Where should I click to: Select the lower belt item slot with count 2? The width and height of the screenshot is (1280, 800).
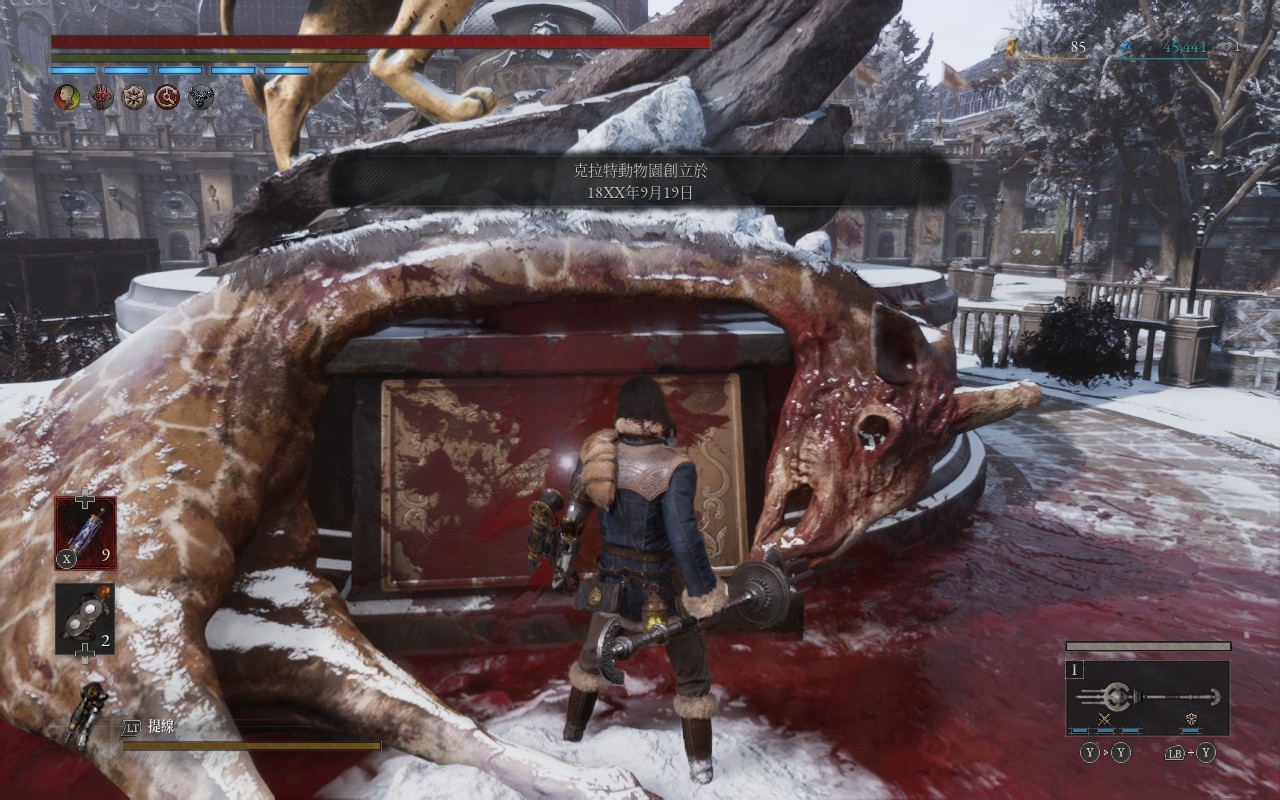pos(85,619)
